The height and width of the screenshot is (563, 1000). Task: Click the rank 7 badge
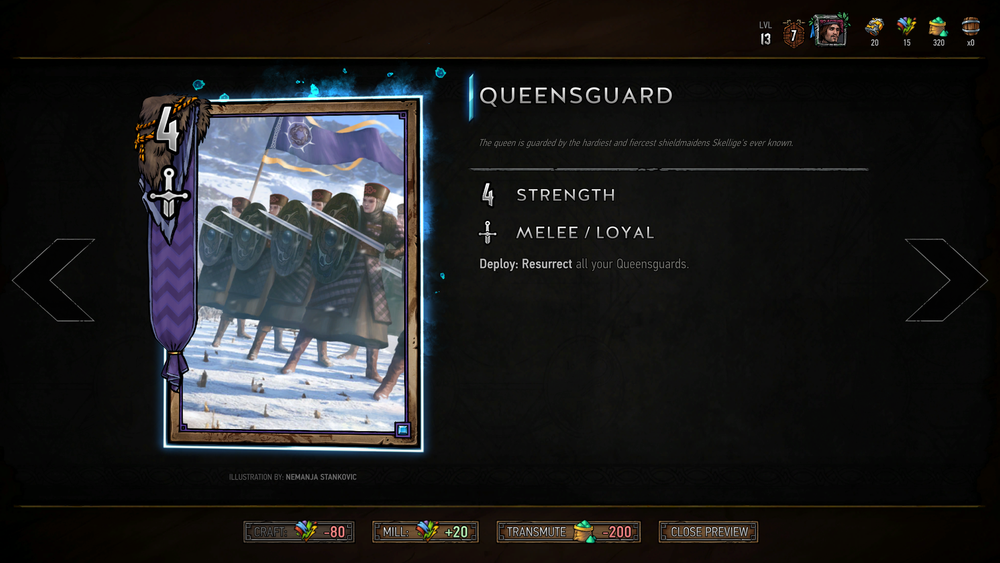pos(793,32)
